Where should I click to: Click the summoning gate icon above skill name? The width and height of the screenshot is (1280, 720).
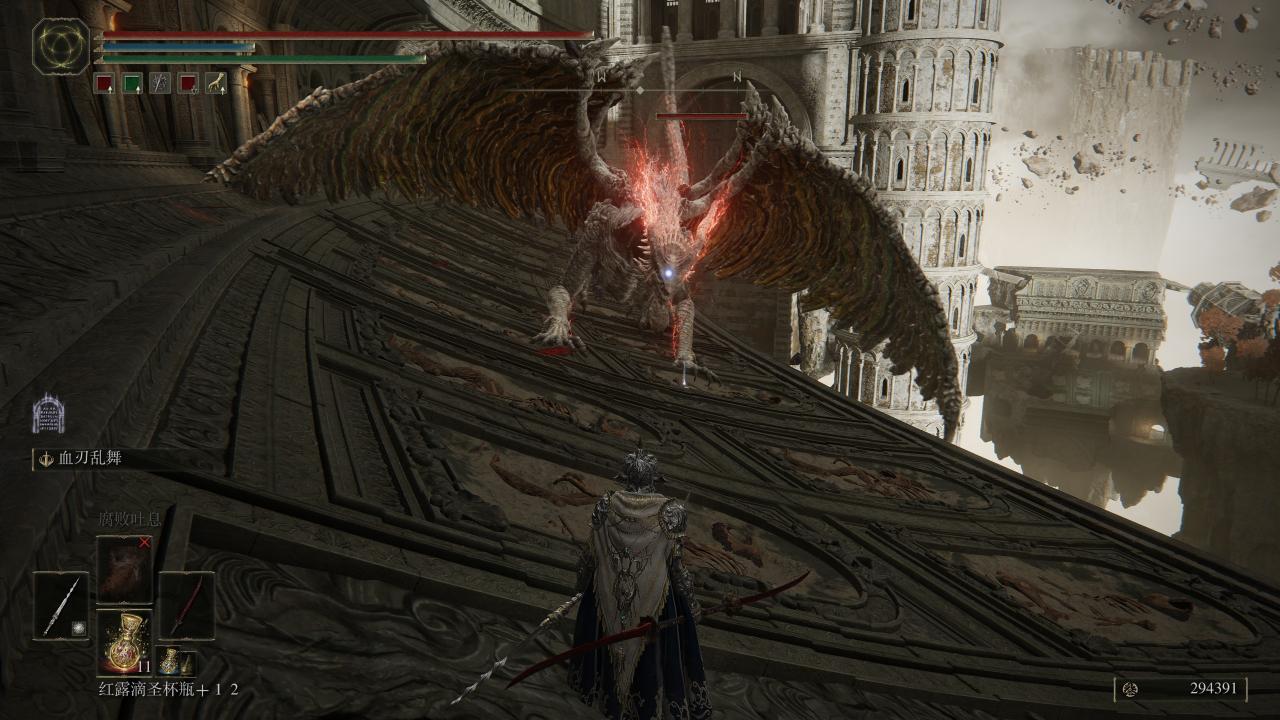click(x=48, y=414)
